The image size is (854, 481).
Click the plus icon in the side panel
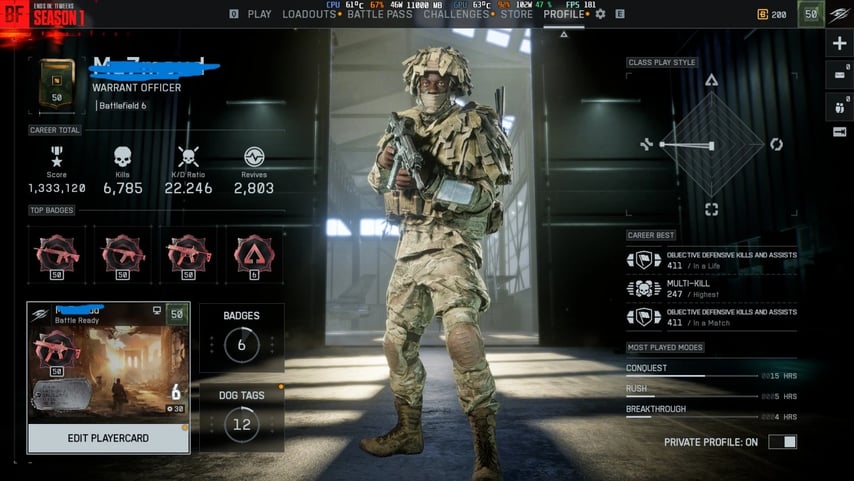click(839, 44)
